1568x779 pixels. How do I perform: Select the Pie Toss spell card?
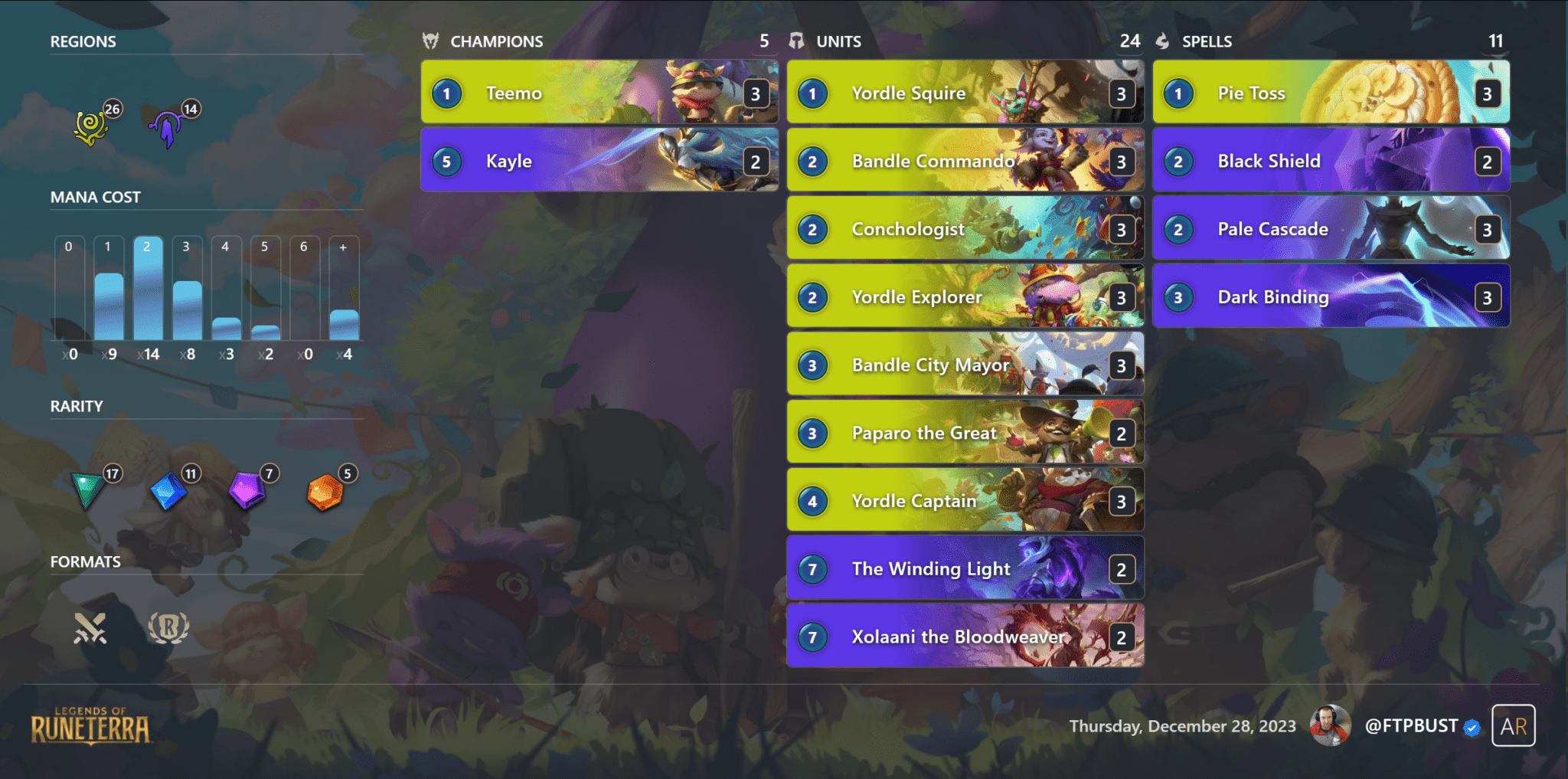click(x=1331, y=93)
